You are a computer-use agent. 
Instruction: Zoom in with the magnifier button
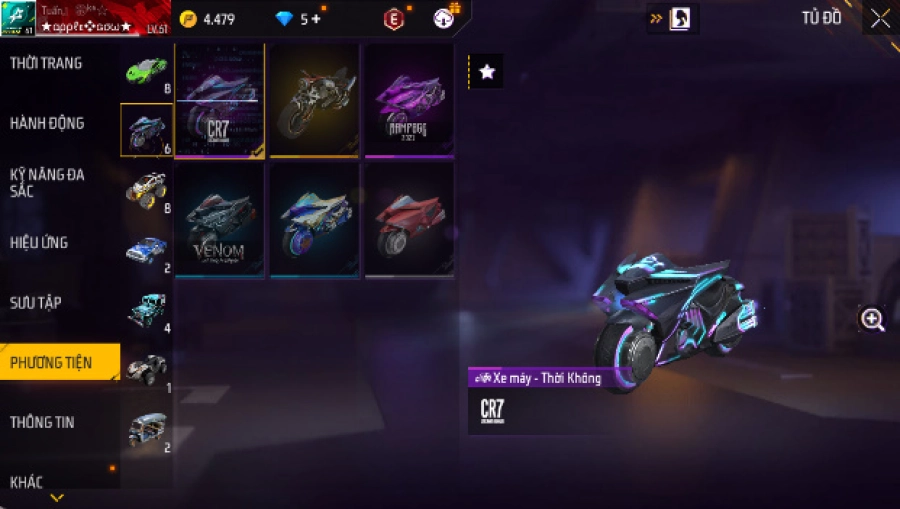pos(872,319)
